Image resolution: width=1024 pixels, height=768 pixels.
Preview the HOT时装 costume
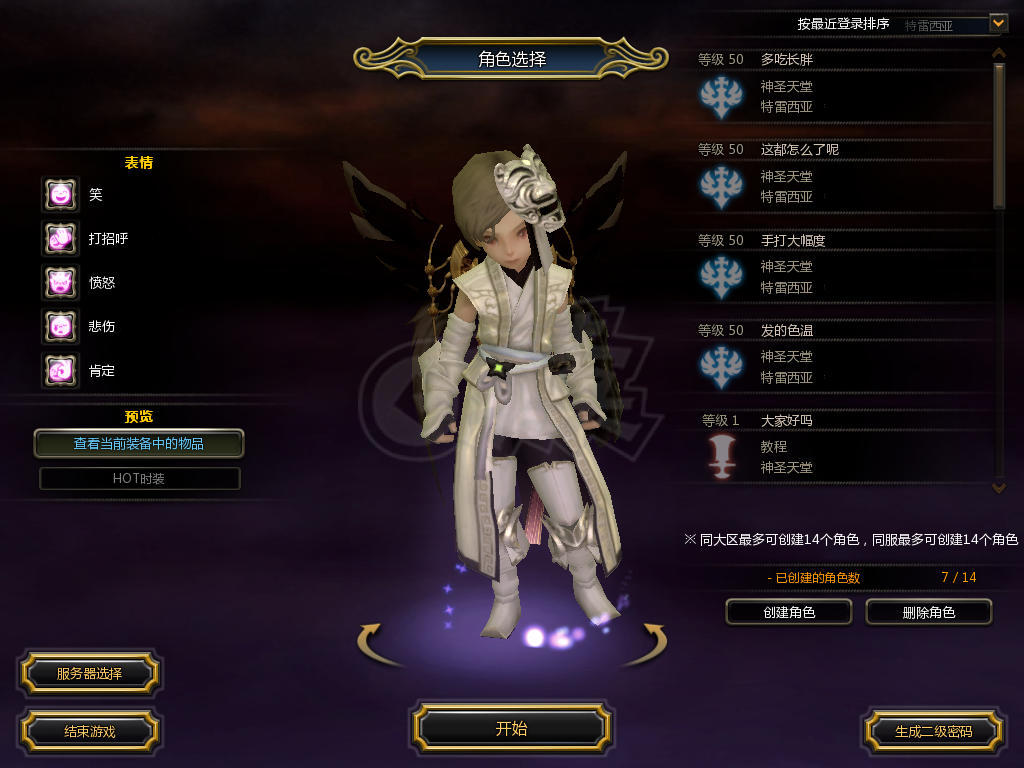pyautogui.click(x=139, y=478)
